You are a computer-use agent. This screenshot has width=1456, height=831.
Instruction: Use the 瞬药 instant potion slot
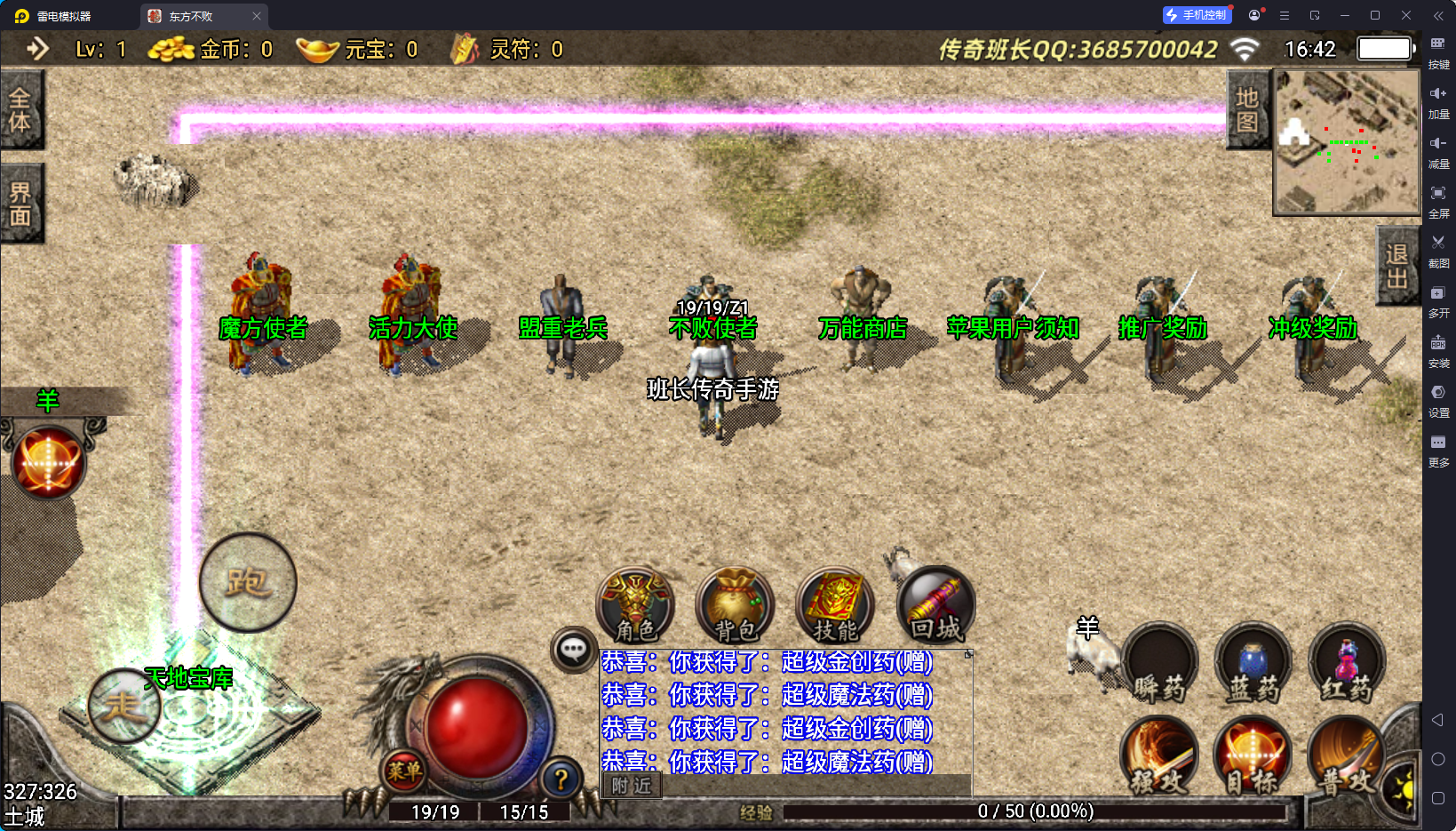point(1159,664)
